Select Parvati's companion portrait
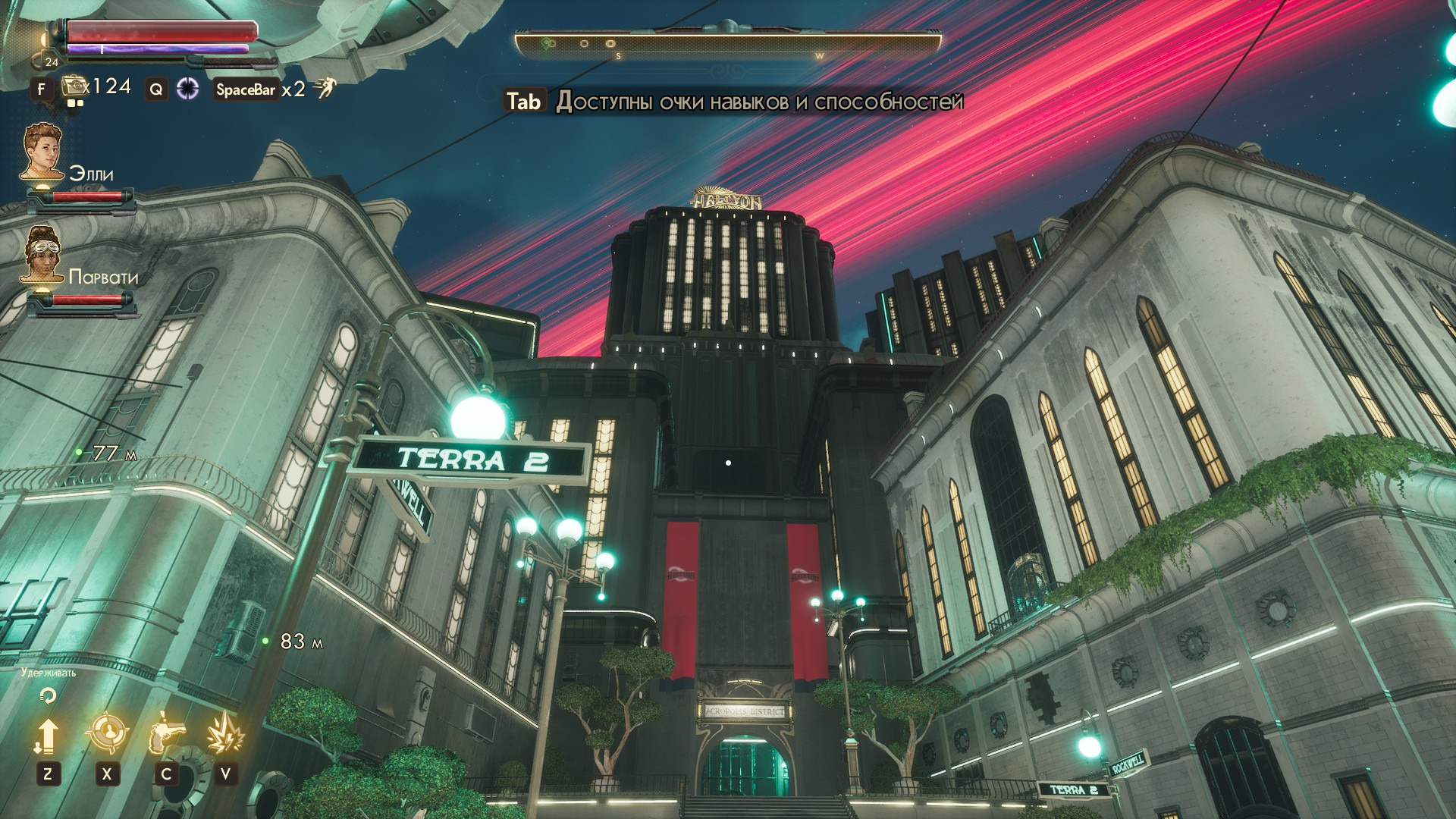Screen dimensions: 1456x819 point(42,255)
